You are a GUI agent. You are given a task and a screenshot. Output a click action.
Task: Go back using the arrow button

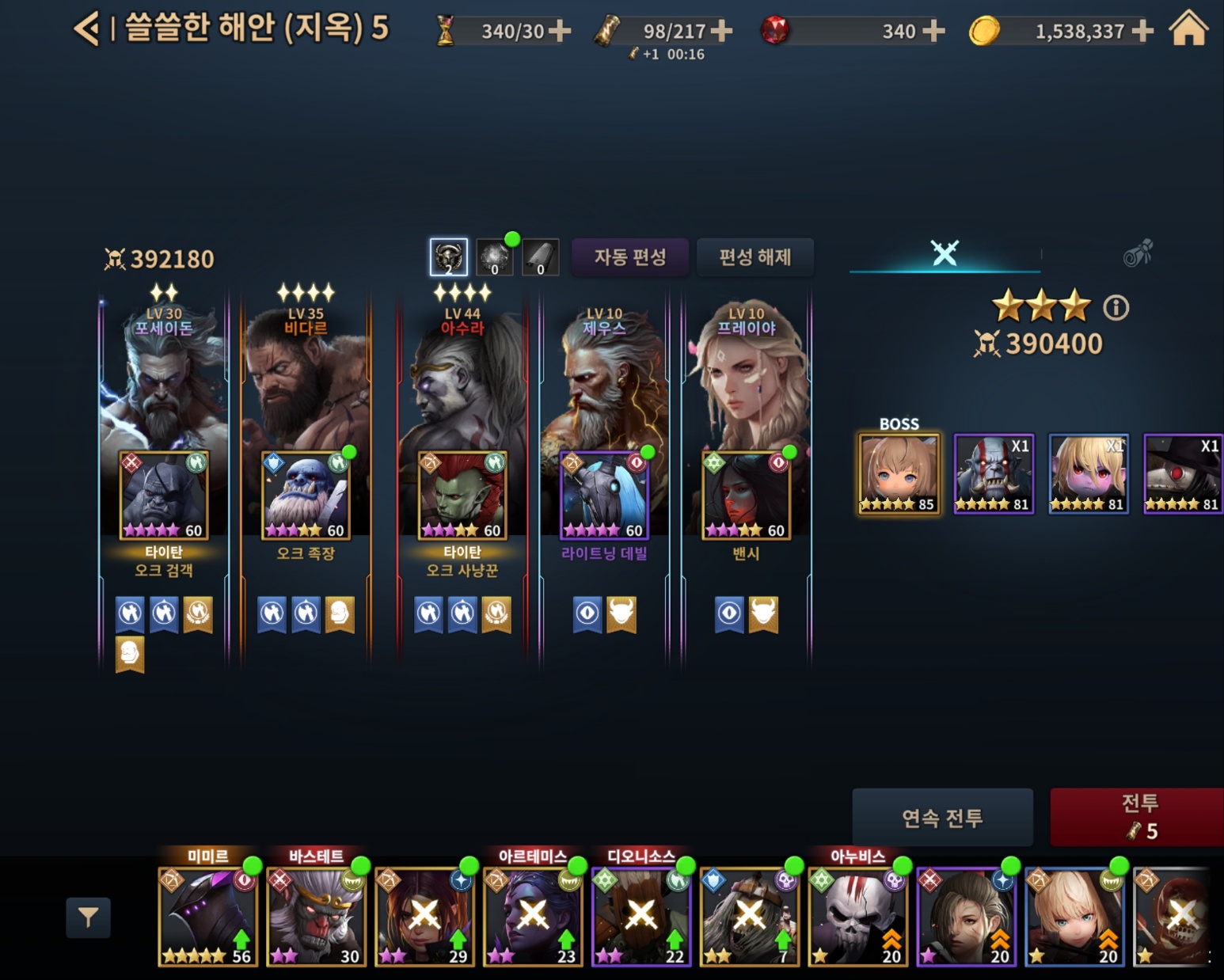[x=86, y=29]
